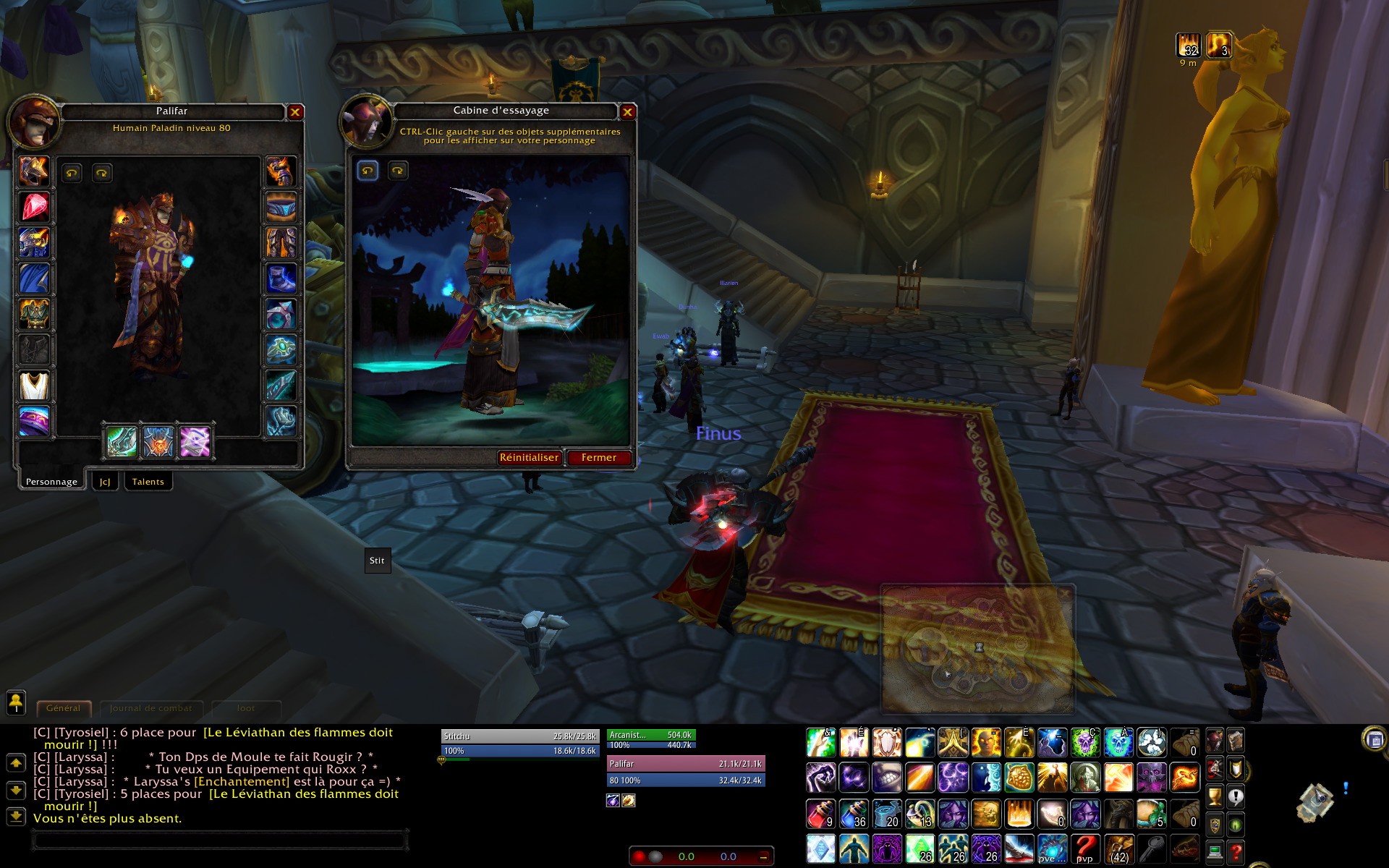Open the Journal de combat chat tab
The height and width of the screenshot is (868, 1389).
[151, 708]
